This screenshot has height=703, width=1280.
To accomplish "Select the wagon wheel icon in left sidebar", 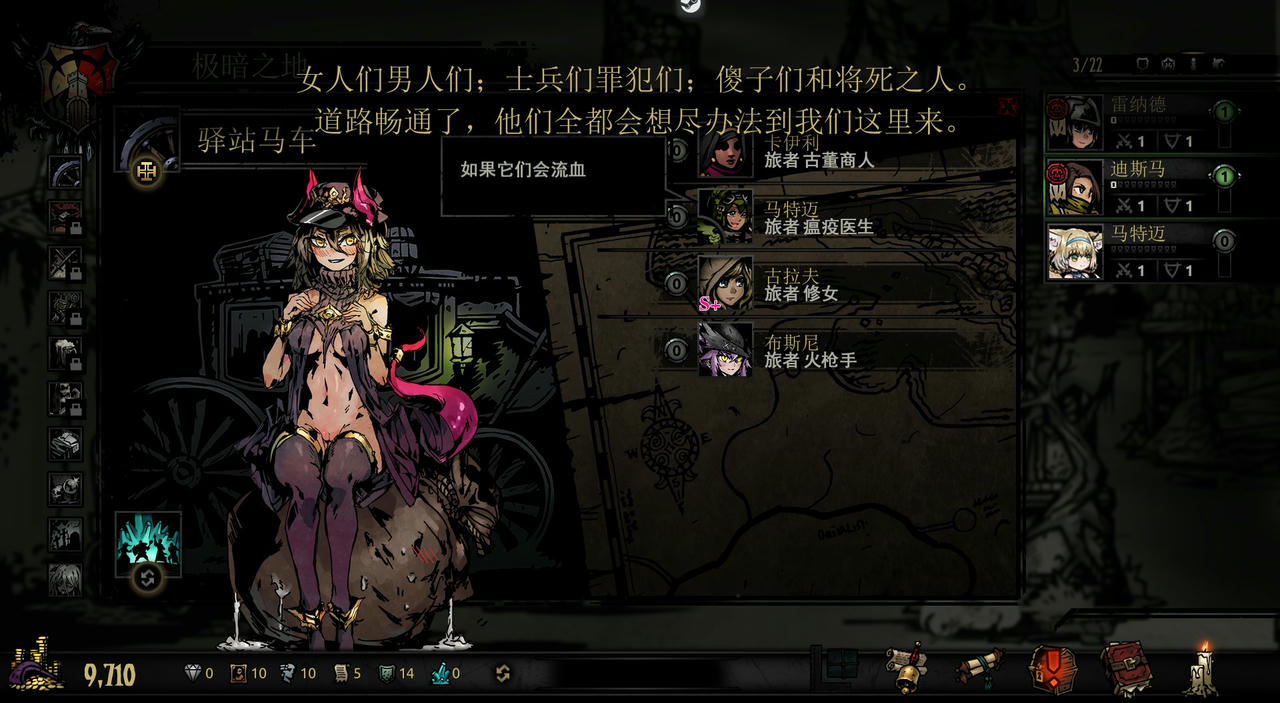I will (65, 171).
